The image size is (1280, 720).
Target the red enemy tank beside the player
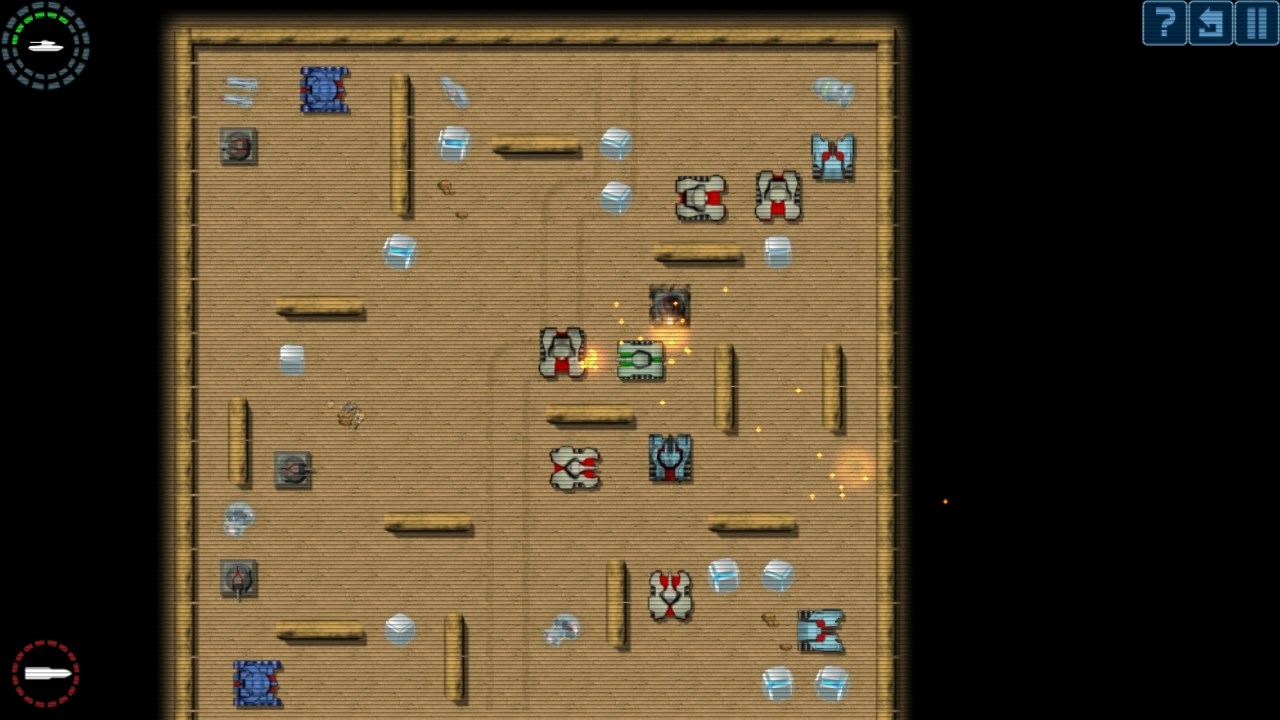[x=561, y=351]
